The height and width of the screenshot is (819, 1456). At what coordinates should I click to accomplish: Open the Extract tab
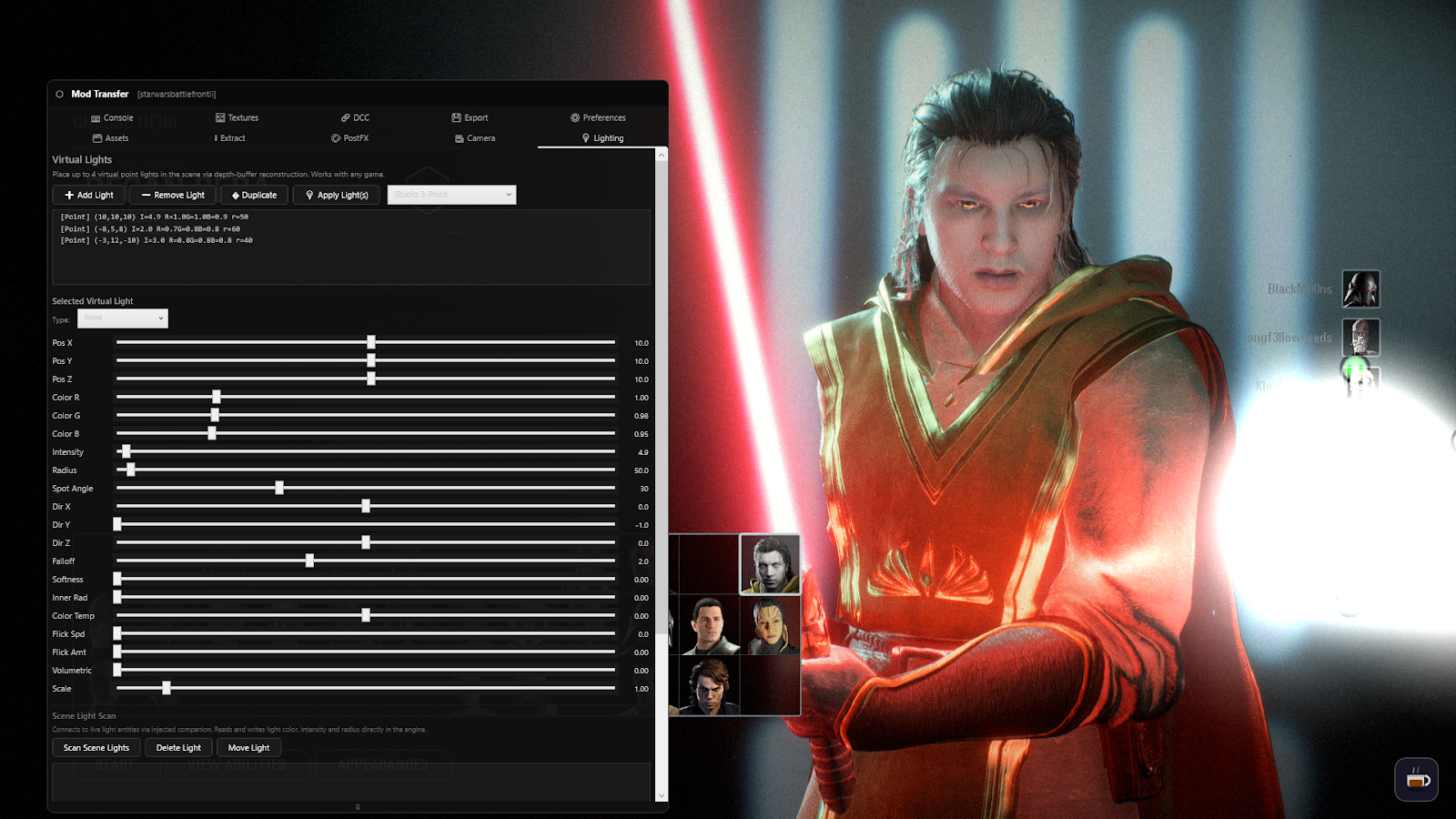[x=228, y=137]
